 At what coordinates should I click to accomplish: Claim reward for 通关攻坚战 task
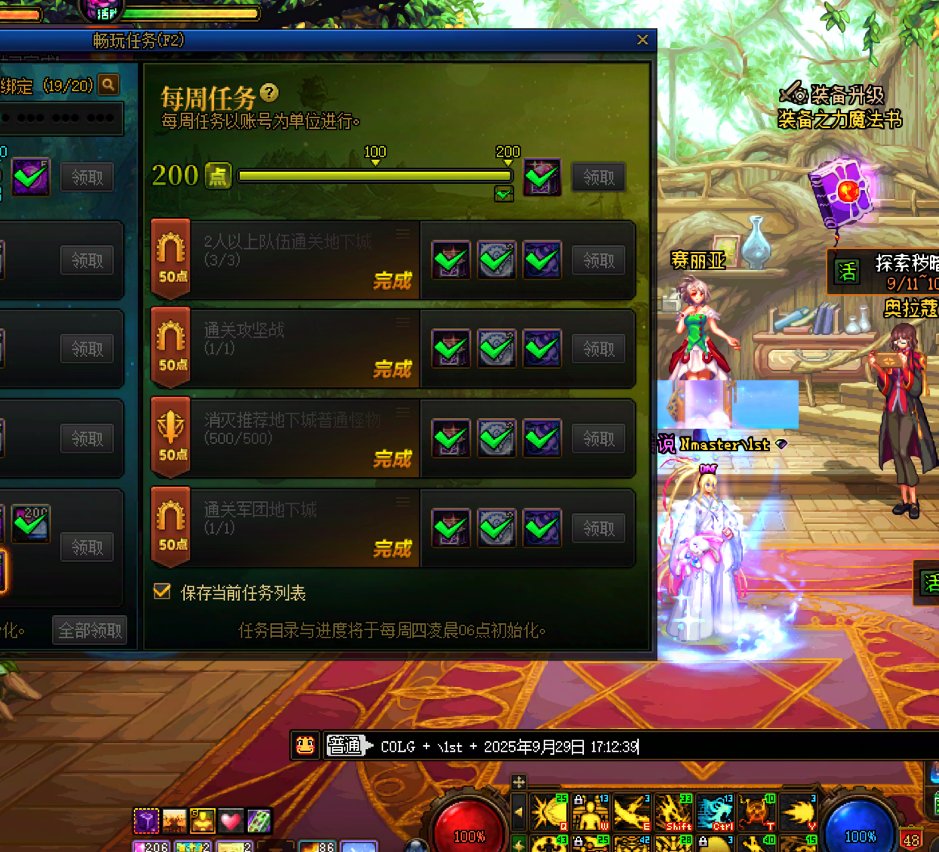[598, 349]
